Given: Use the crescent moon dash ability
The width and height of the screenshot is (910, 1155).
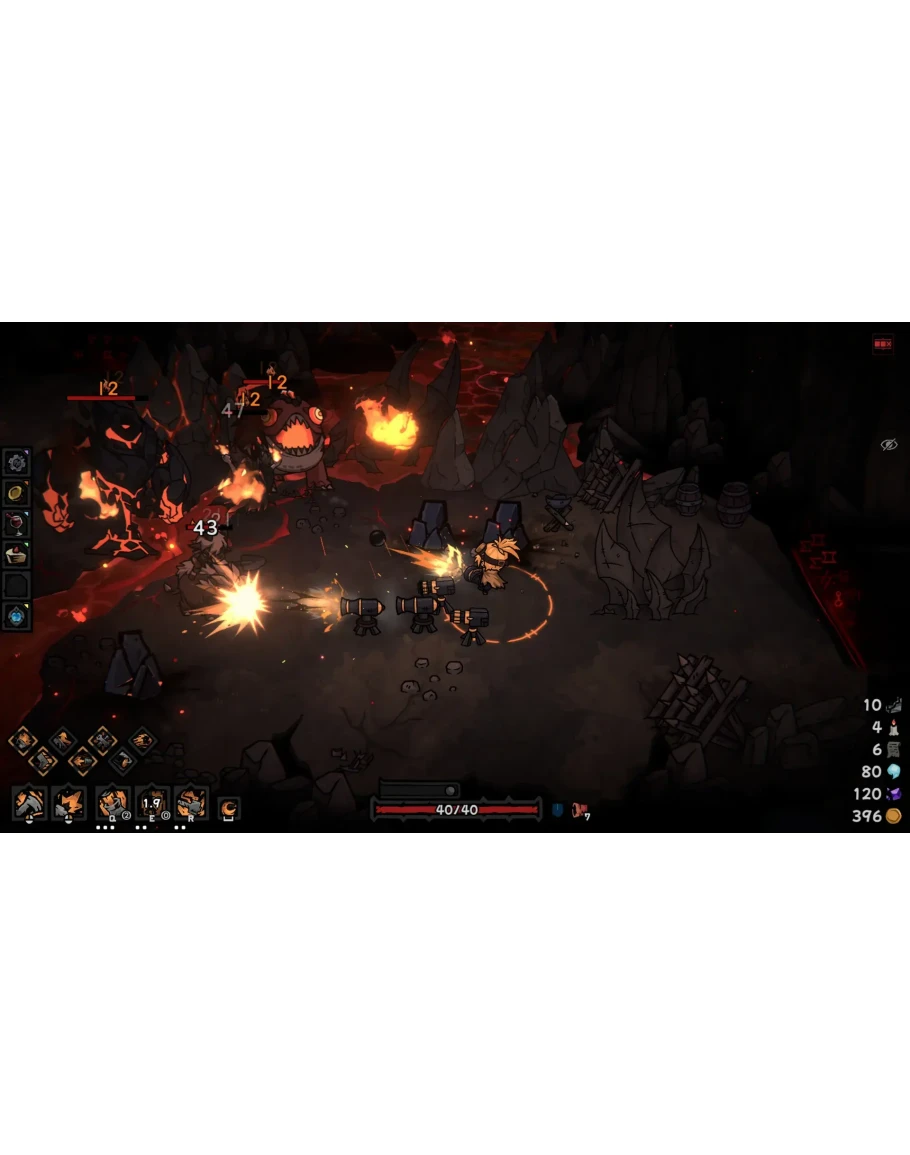Looking at the screenshot, I should pos(229,807).
